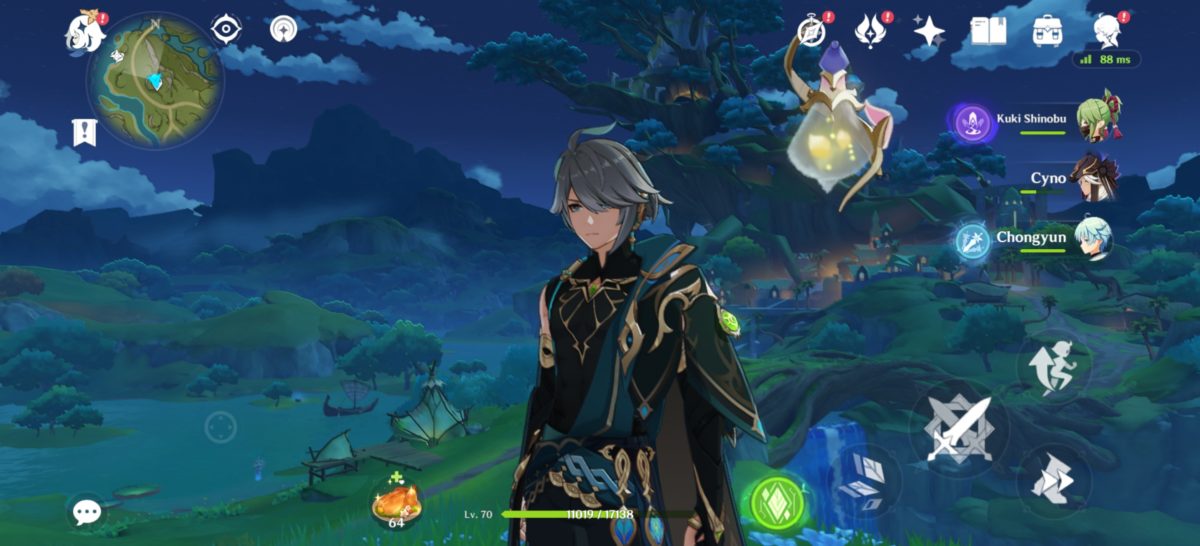Image resolution: width=1200 pixels, height=546 pixels.
Task: Open the chat speech bubble
Action: tap(87, 512)
